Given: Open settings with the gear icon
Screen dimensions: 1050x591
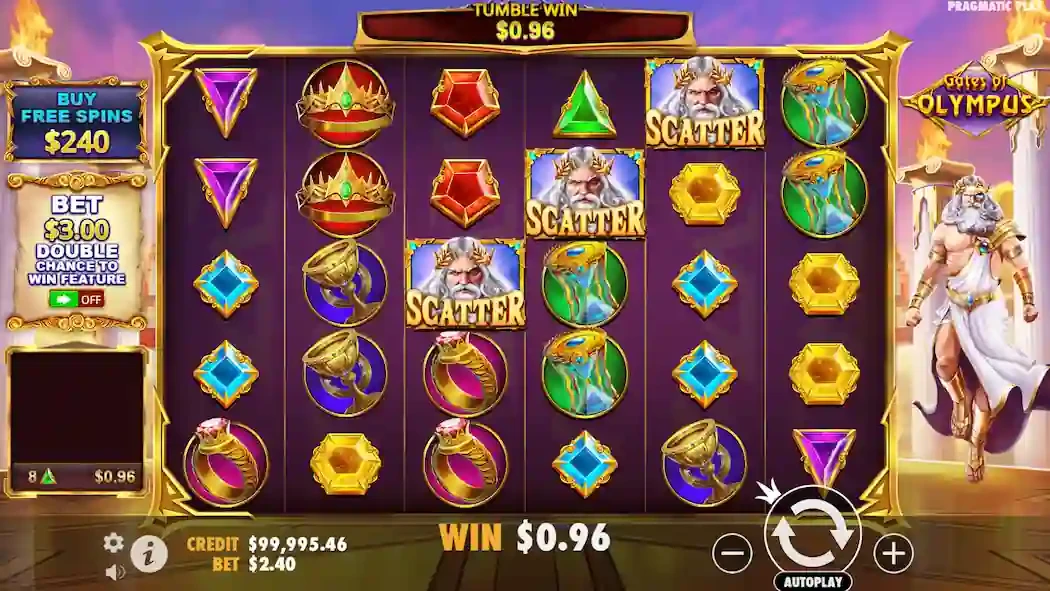Looking at the screenshot, I should pos(114,542).
